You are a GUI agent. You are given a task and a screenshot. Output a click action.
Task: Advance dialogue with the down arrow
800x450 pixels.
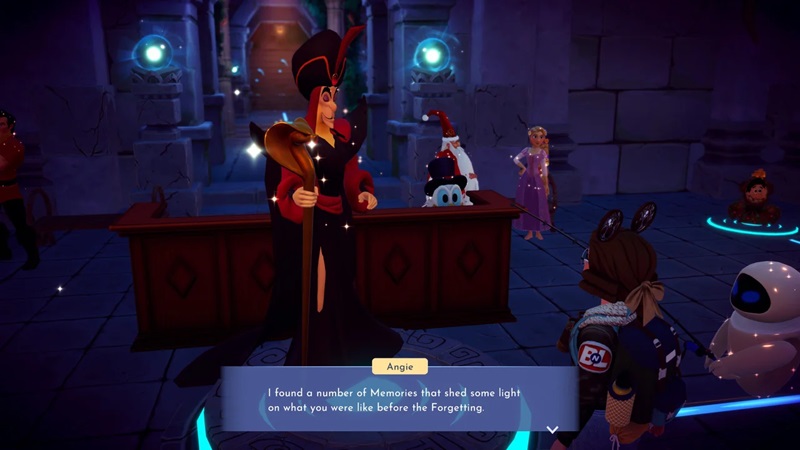tap(551, 429)
